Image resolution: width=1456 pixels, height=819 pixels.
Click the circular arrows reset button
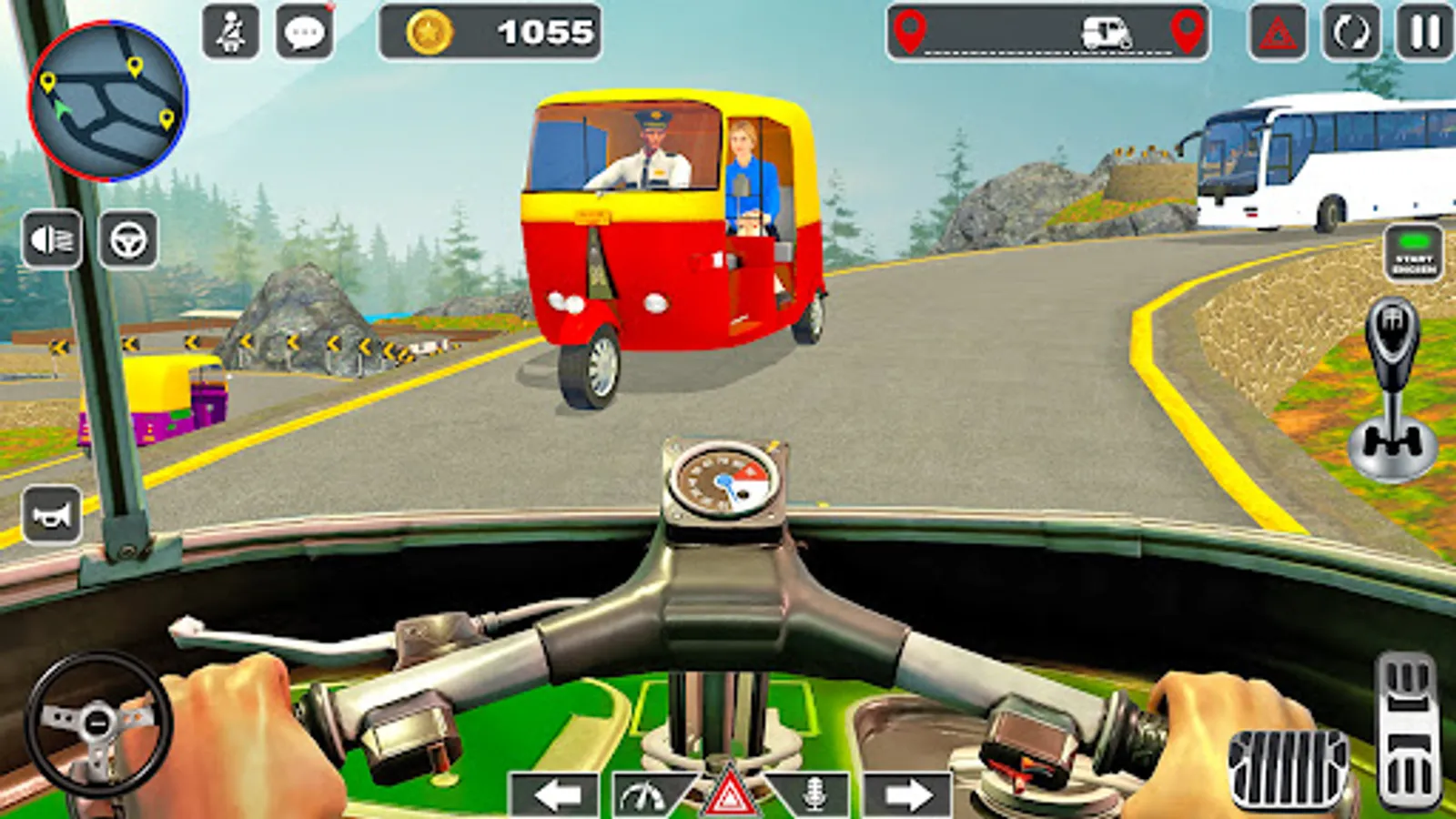tap(1350, 33)
